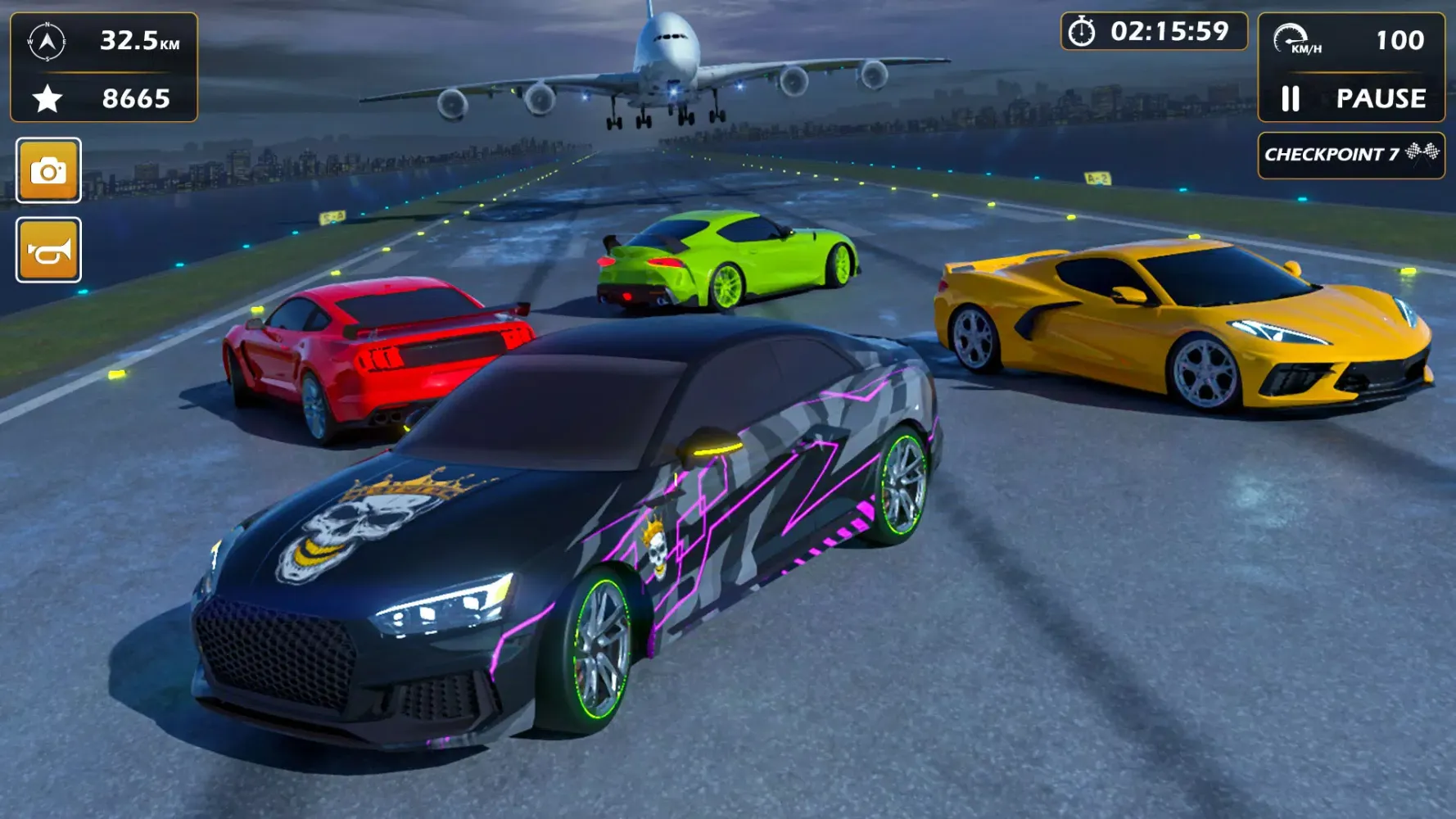Click the pause bars icon
This screenshot has height=819, width=1456.
coord(1291,99)
